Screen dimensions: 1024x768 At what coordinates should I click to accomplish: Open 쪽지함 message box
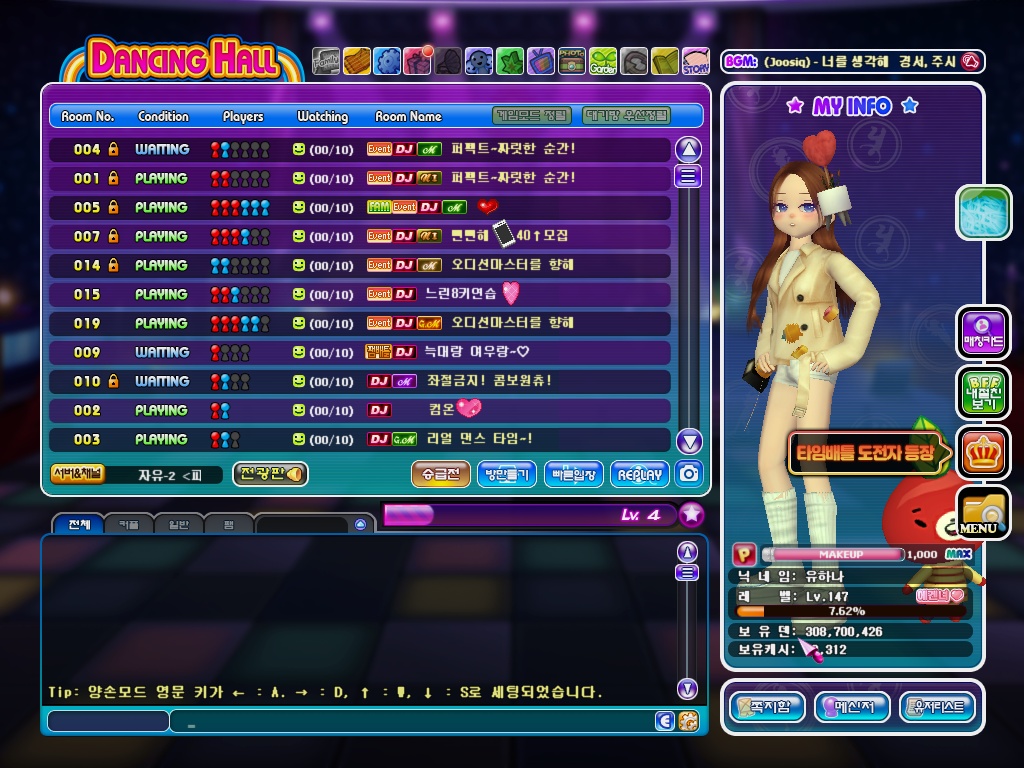(x=766, y=707)
